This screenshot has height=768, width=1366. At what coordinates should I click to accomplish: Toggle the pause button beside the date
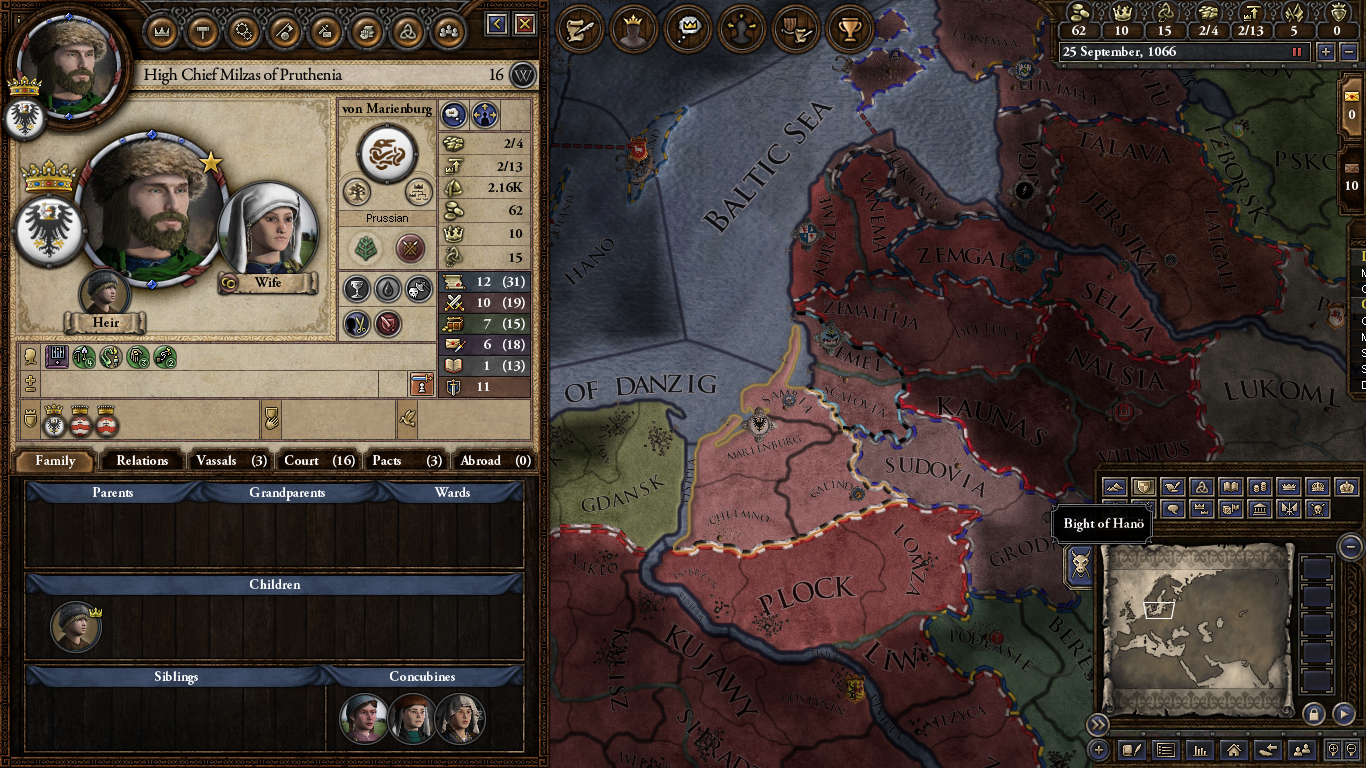point(1298,52)
